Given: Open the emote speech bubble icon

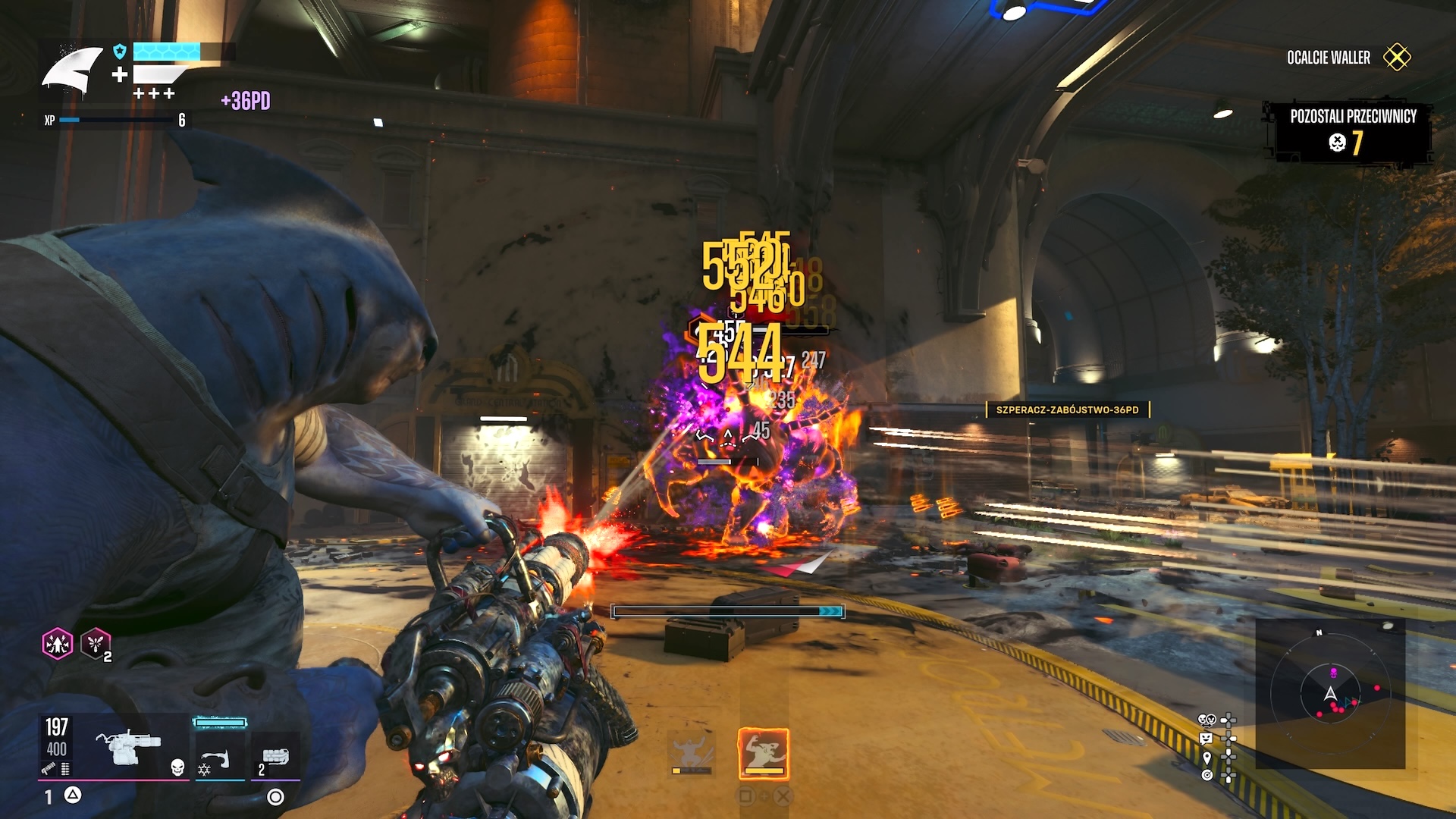Looking at the screenshot, I should click(x=1207, y=738).
